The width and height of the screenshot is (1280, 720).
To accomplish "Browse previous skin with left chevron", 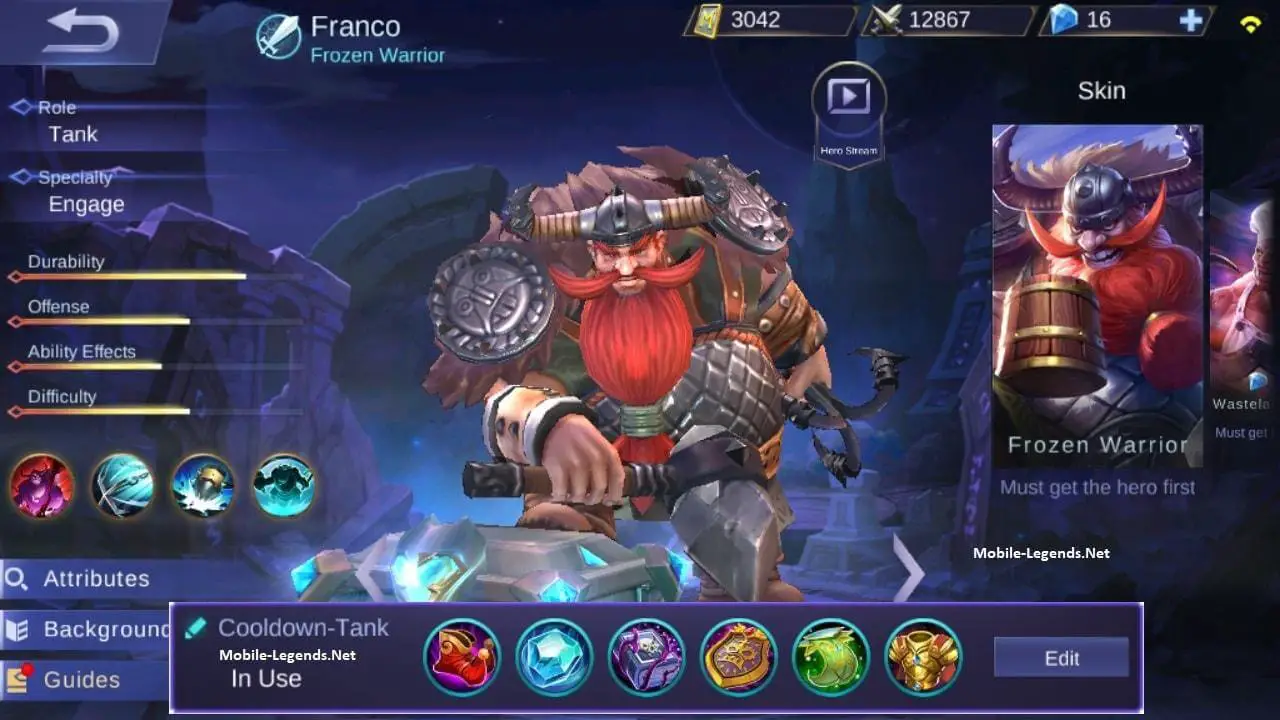I will [370, 570].
